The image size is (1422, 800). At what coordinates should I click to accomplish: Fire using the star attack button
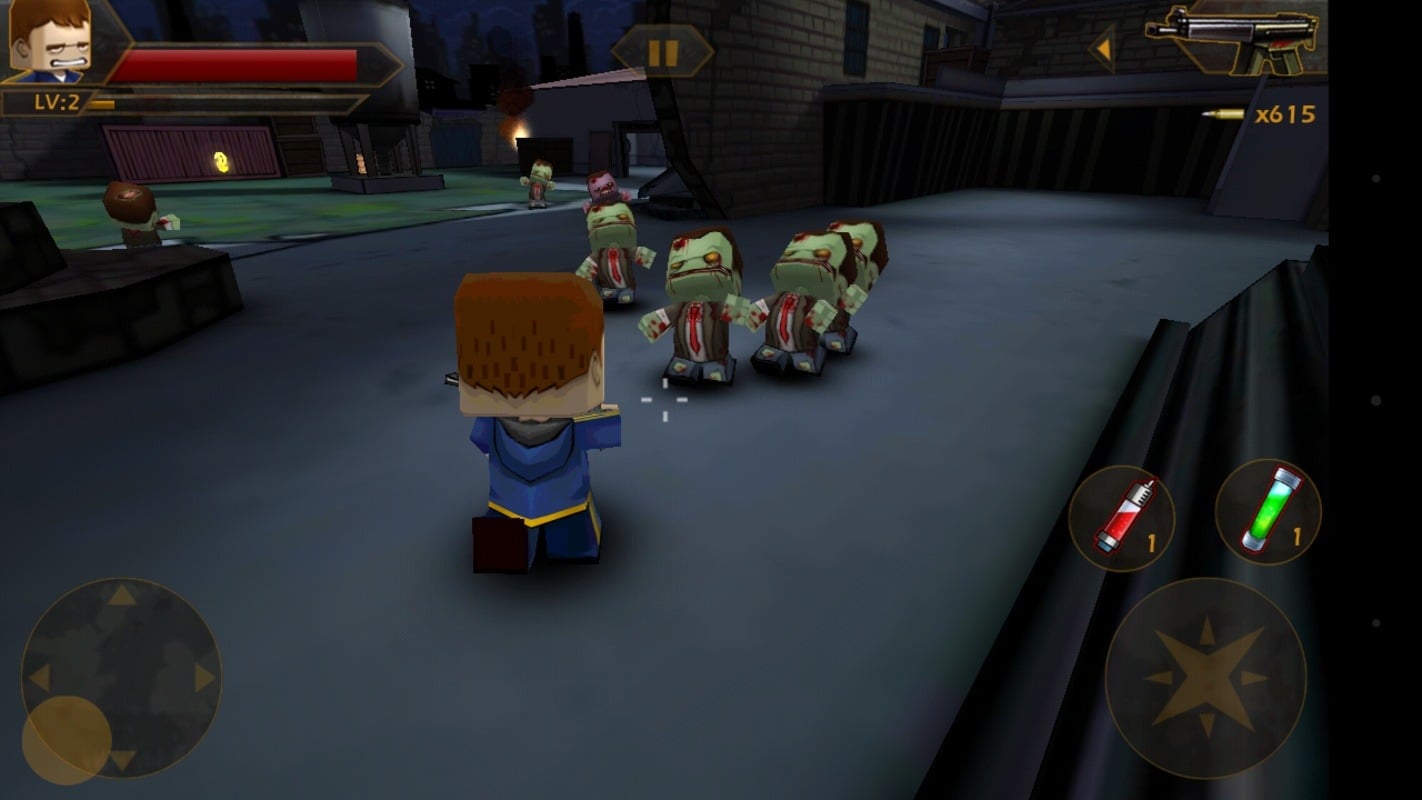(x=1205, y=677)
